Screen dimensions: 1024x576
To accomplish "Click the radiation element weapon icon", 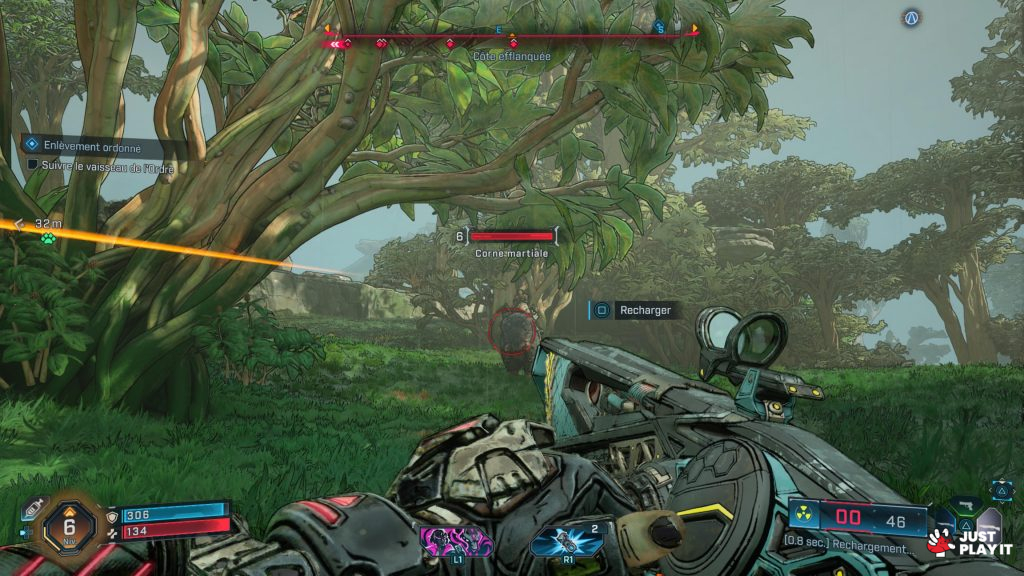I will [803, 518].
